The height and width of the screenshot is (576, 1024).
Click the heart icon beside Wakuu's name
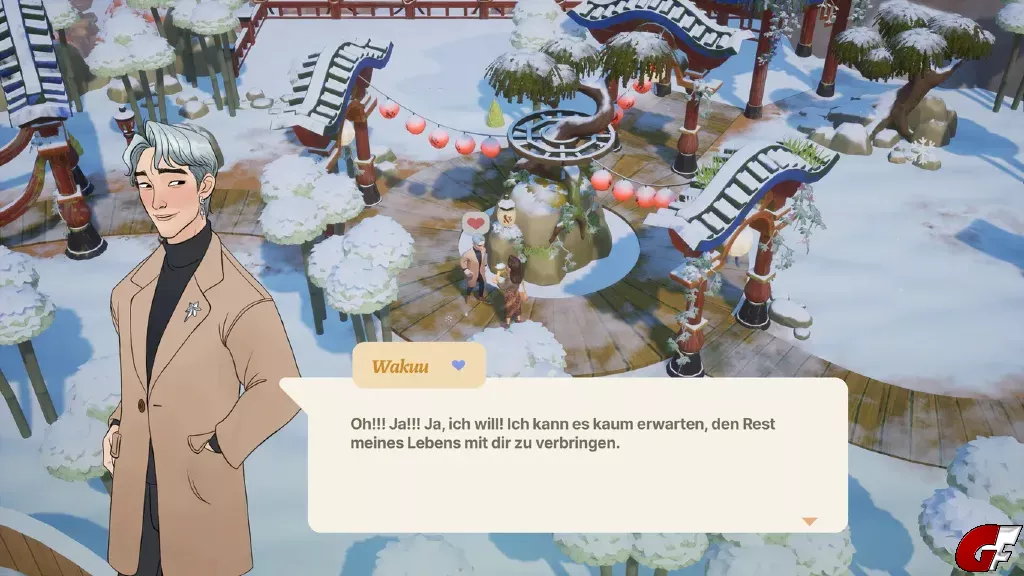point(458,366)
